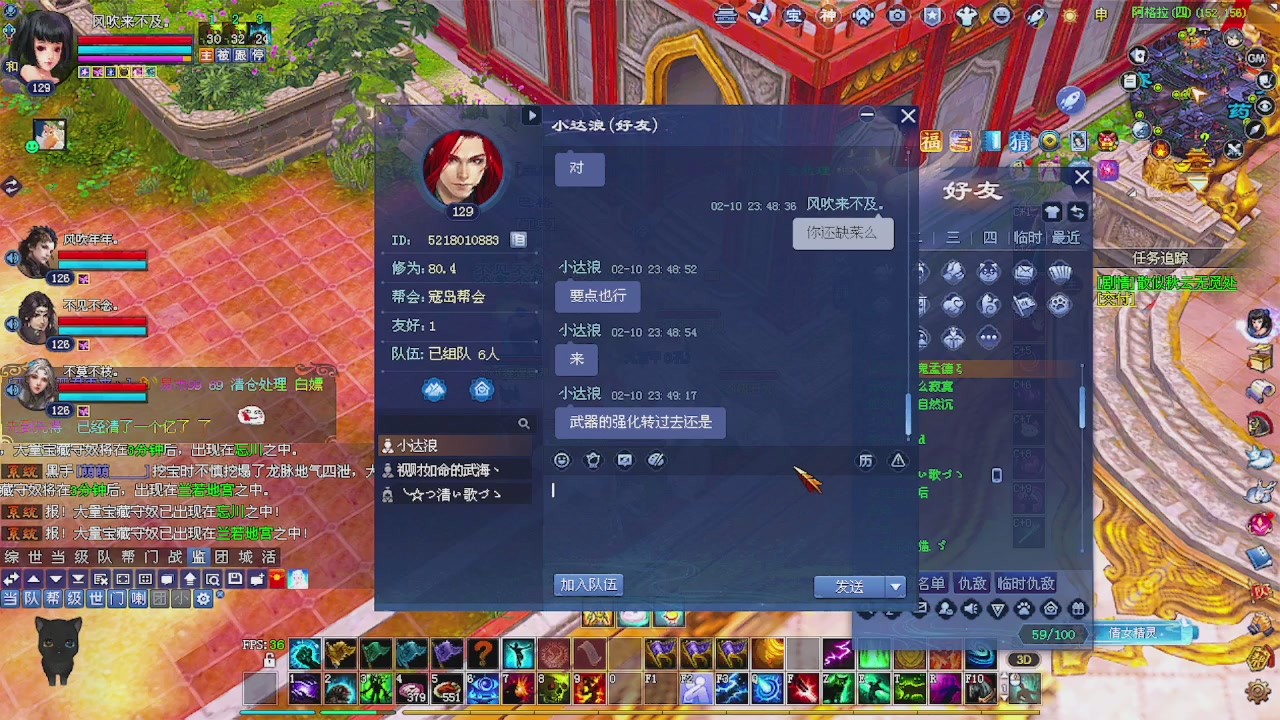Viewport: 1280px width, 720px height.
Task: Expand the arrow at top of the 小达浪 chat window
Action: coord(531,115)
